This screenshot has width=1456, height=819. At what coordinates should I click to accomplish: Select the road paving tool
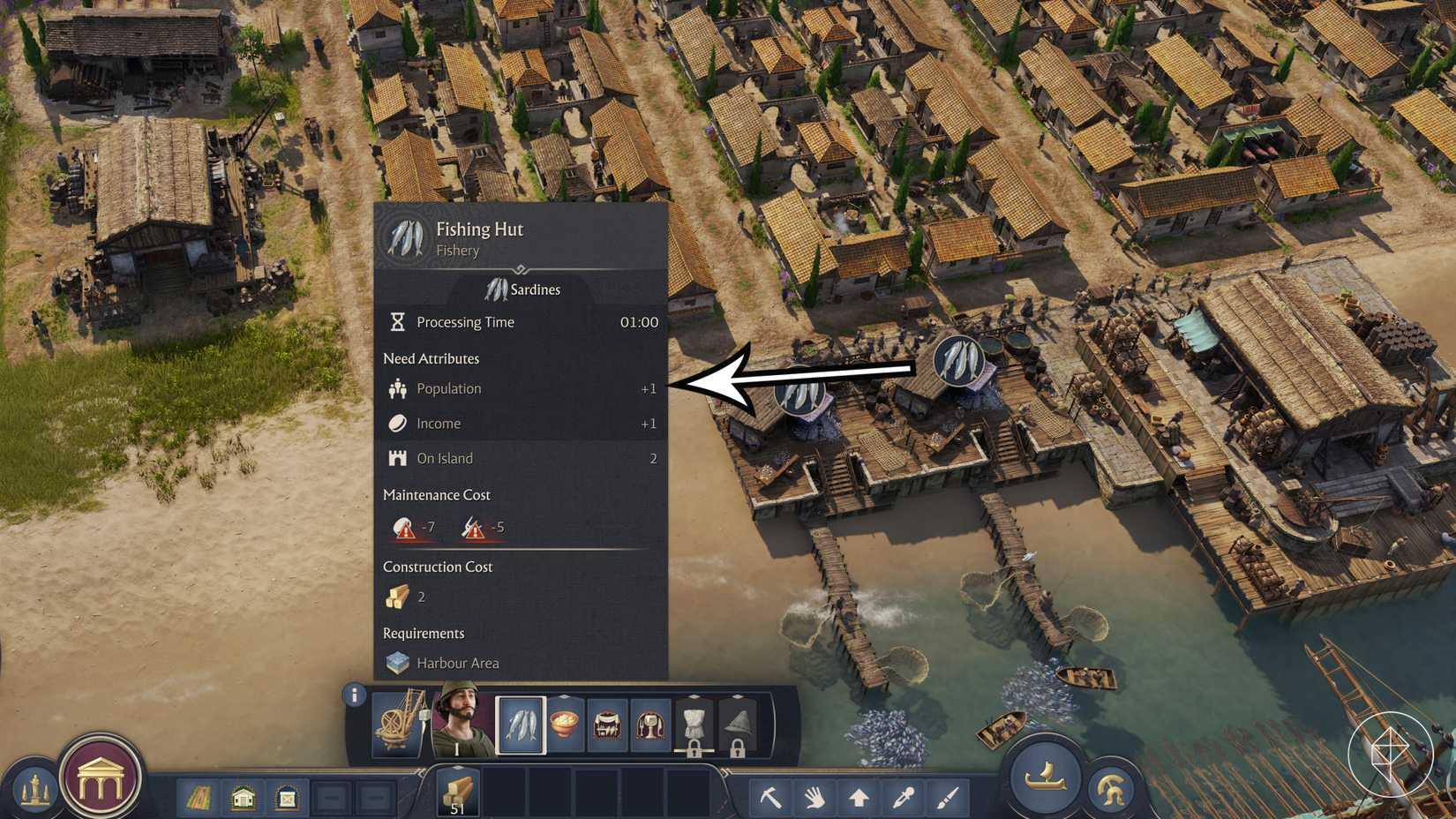pyautogui.click(x=199, y=799)
